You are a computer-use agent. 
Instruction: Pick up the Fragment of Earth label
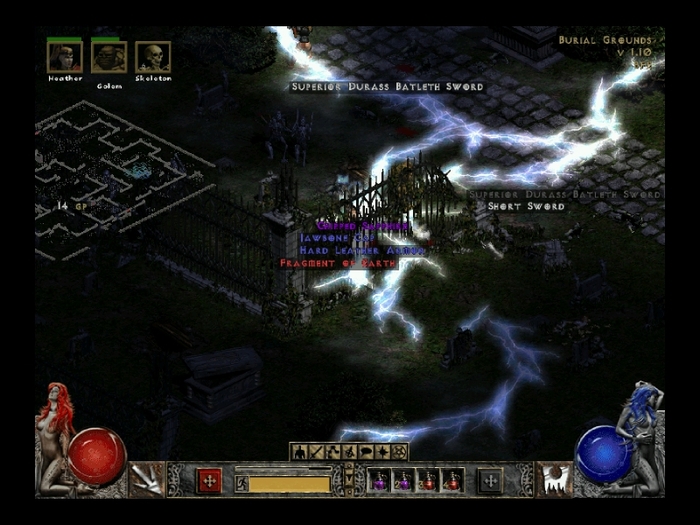[338, 263]
